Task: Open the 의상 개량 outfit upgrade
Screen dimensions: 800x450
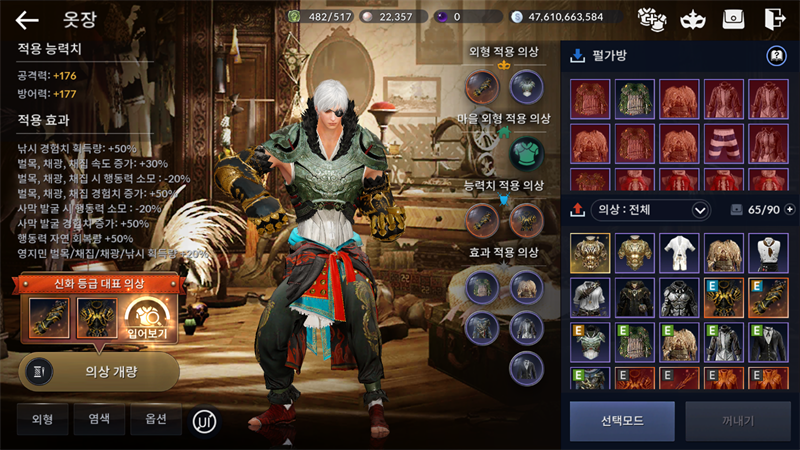Action: [x=99, y=371]
